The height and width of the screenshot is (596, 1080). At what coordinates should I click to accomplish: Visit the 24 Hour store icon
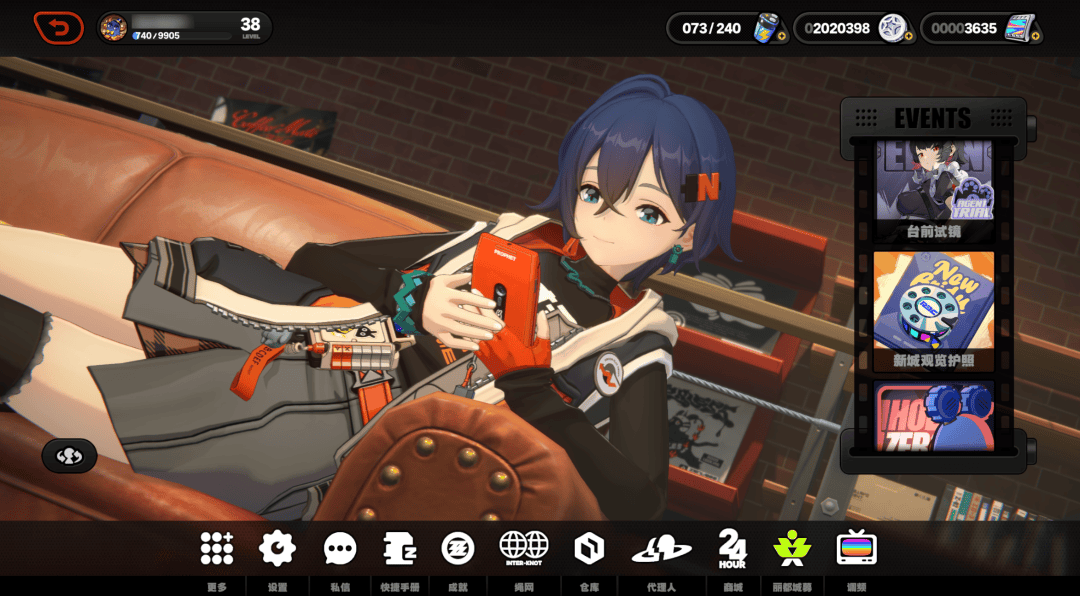point(732,548)
